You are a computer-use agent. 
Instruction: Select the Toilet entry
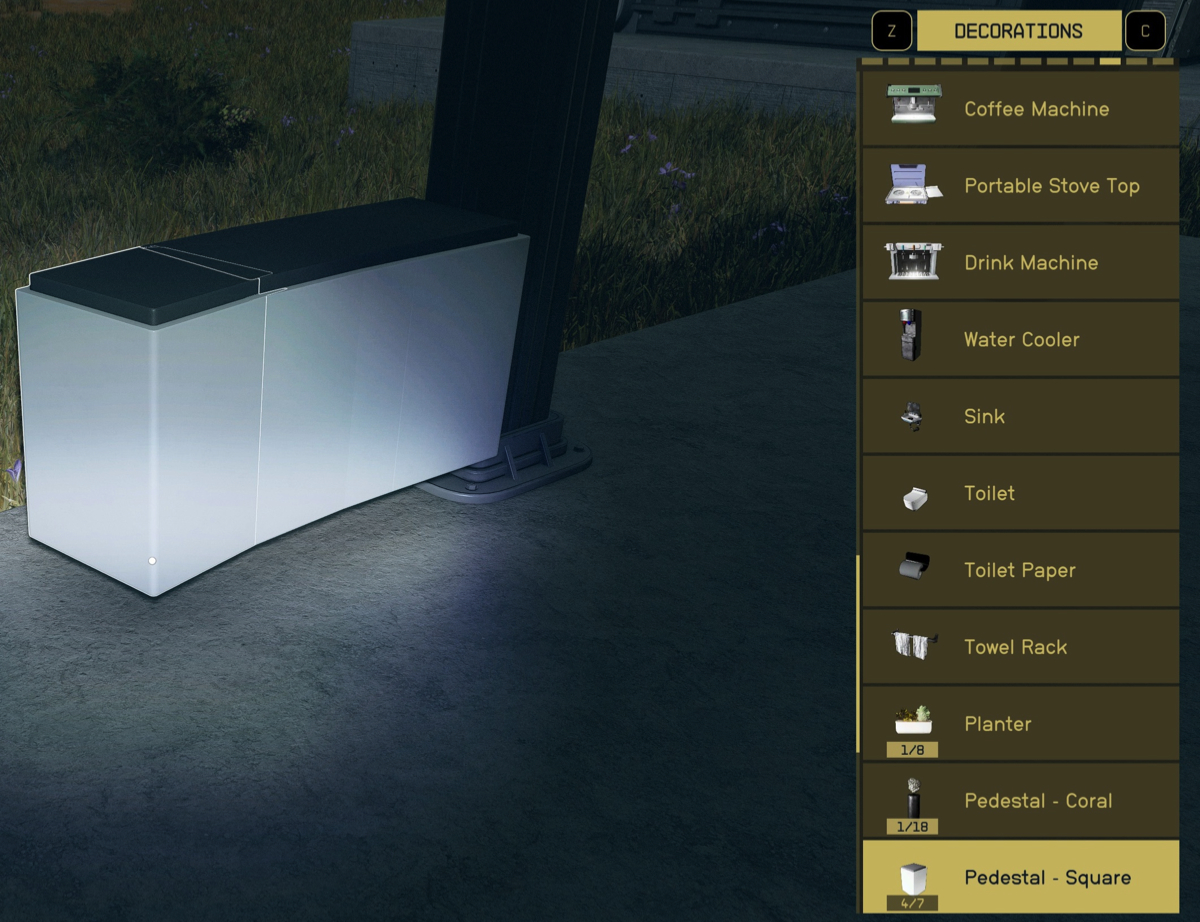click(1020, 493)
